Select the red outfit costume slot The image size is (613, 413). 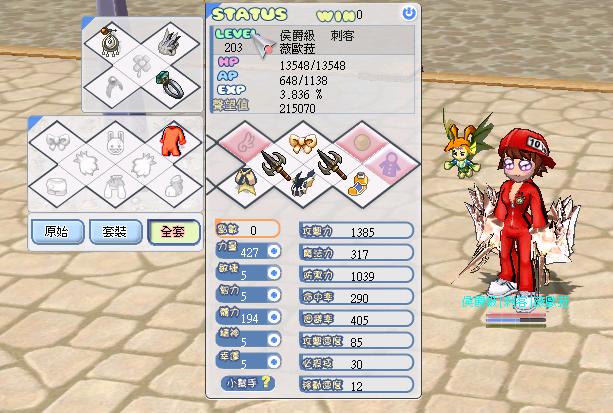point(171,138)
